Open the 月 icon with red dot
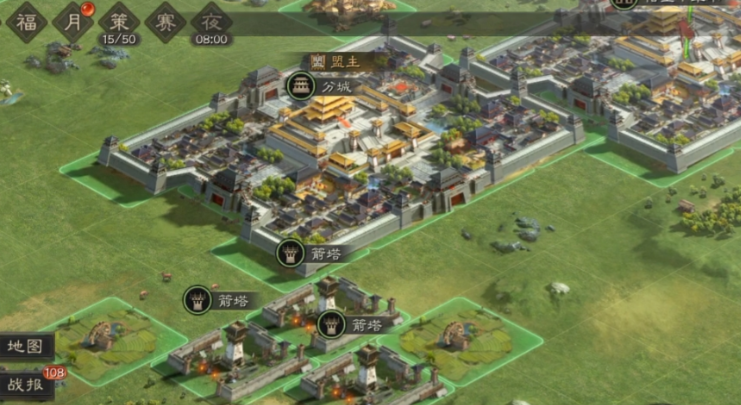The width and height of the screenshot is (741, 405). 72,20
